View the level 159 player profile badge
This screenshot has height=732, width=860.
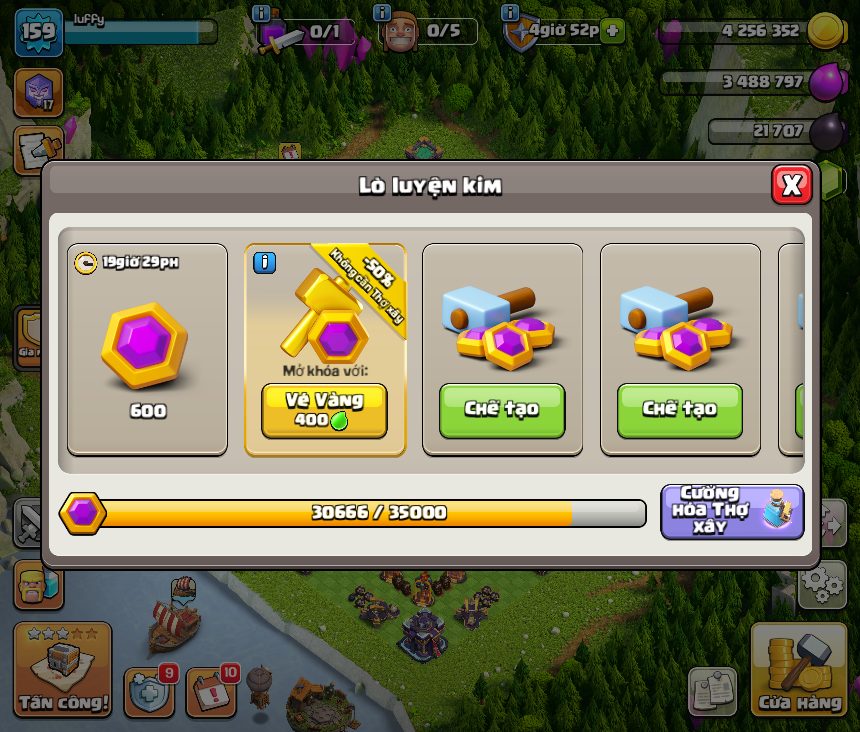[x=39, y=32]
